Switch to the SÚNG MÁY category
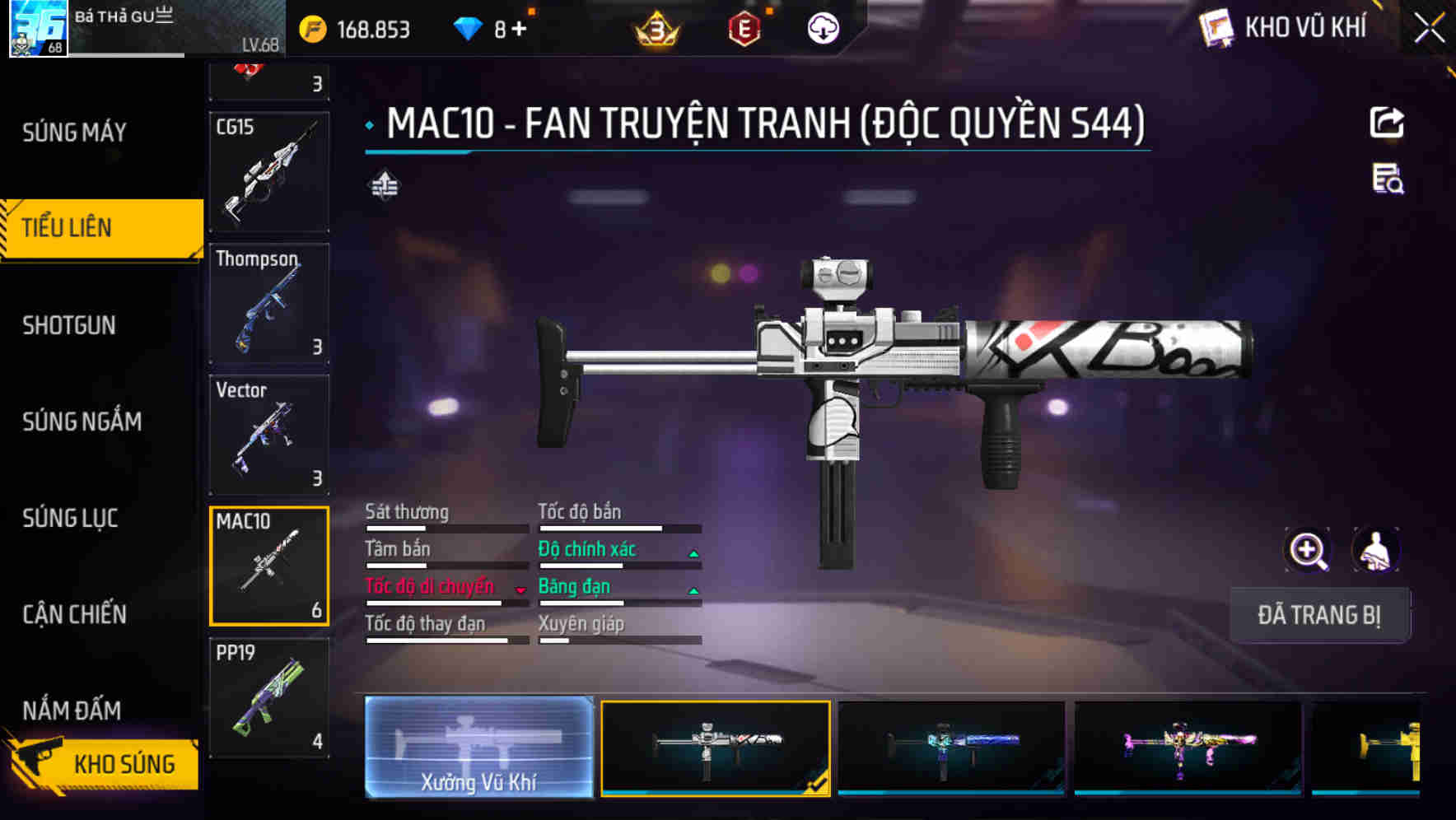This screenshot has height=820, width=1456. tap(74, 132)
